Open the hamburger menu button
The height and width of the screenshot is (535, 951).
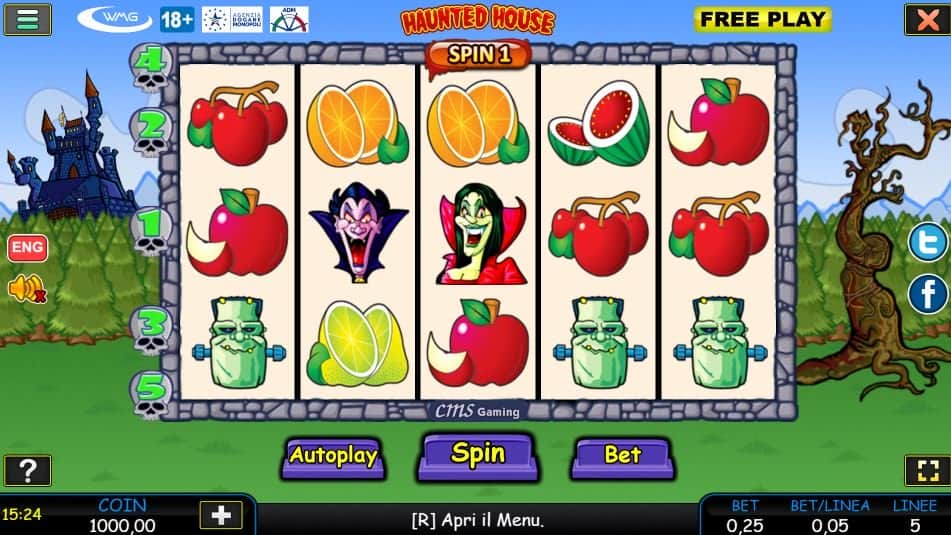(x=27, y=19)
